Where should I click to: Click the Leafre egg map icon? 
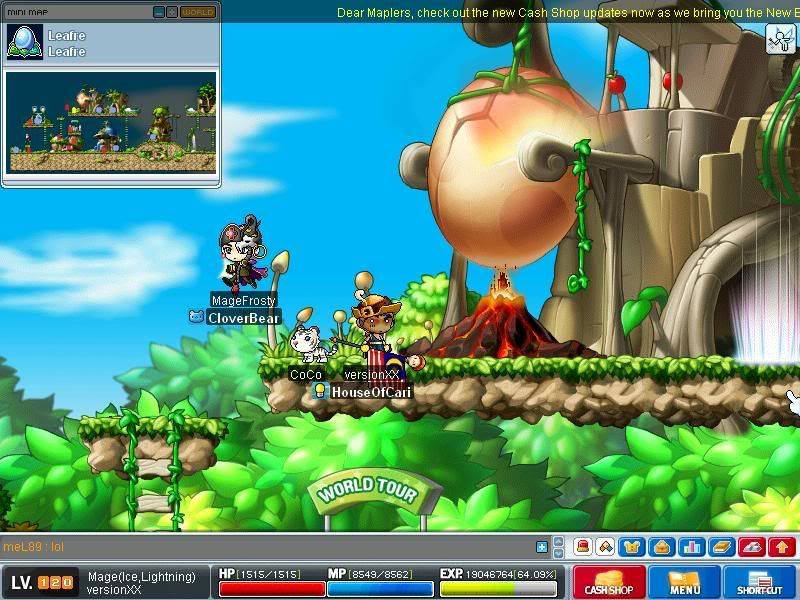[x=24, y=42]
